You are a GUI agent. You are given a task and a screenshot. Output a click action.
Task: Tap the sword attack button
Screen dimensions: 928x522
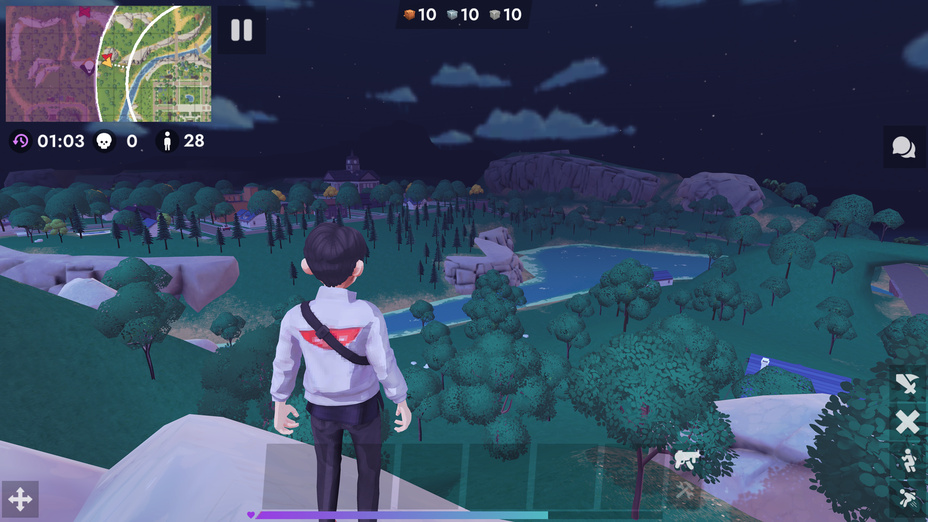[907, 384]
